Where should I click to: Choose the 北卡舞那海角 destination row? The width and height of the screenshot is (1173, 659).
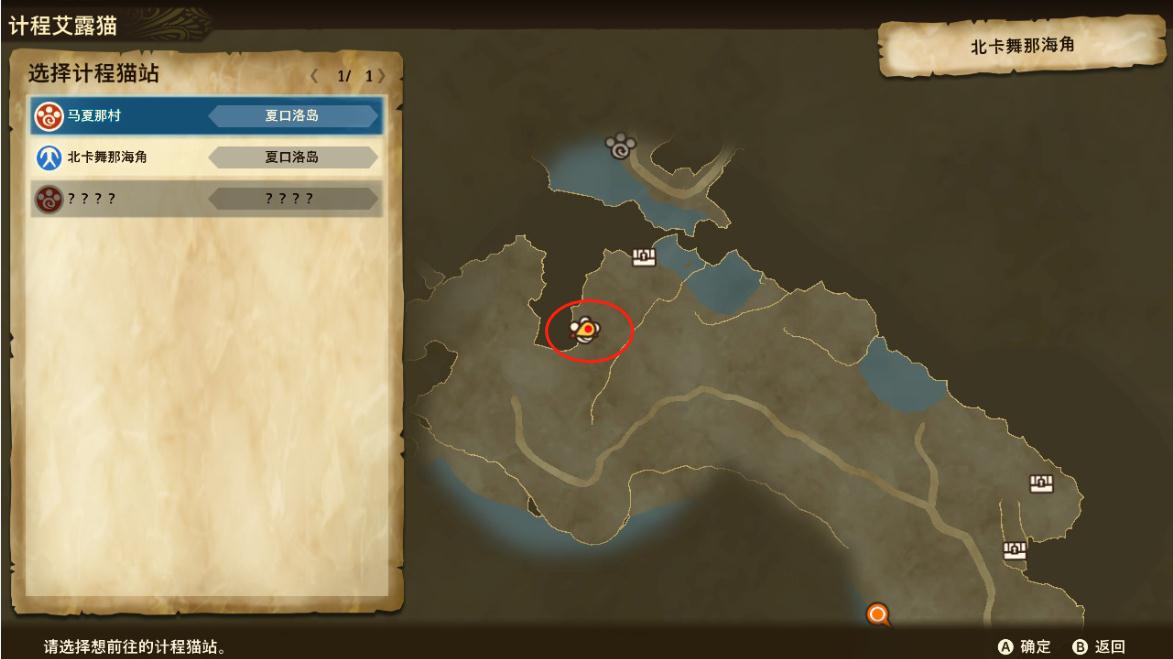point(206,157)
